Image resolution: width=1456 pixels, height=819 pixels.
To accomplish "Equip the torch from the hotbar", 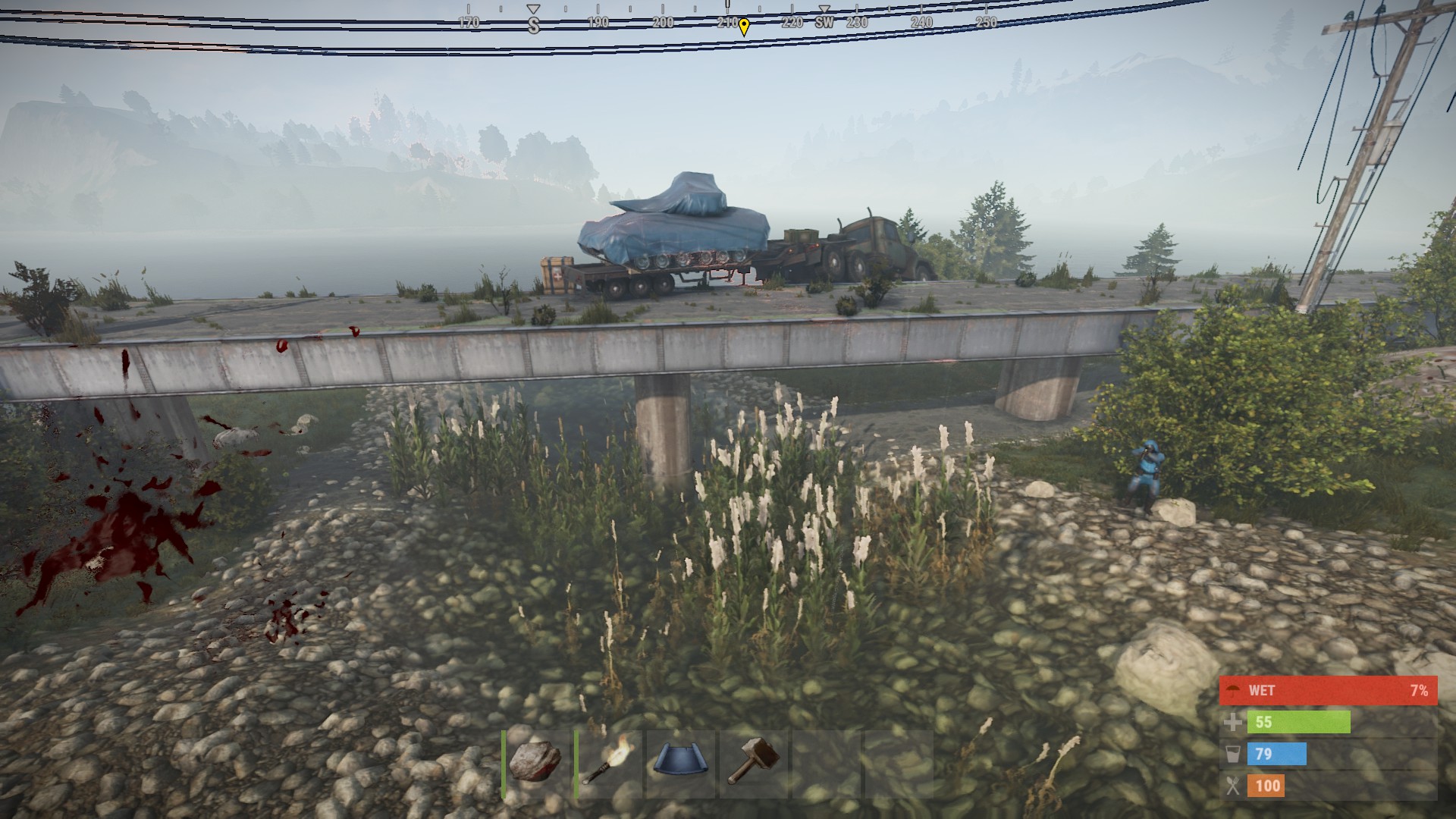I will pyautogui.click(x=608, y=764).
